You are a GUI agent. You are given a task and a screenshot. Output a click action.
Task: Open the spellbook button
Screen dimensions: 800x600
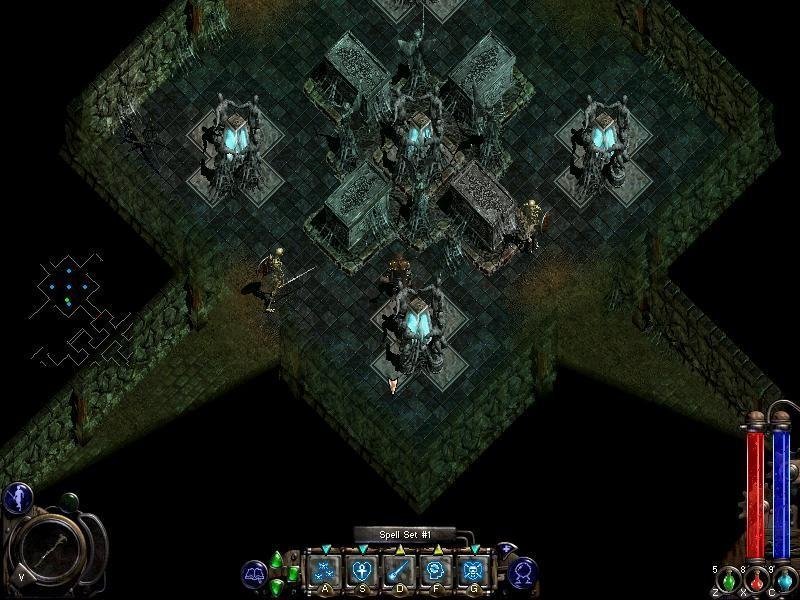coord(254,574)
